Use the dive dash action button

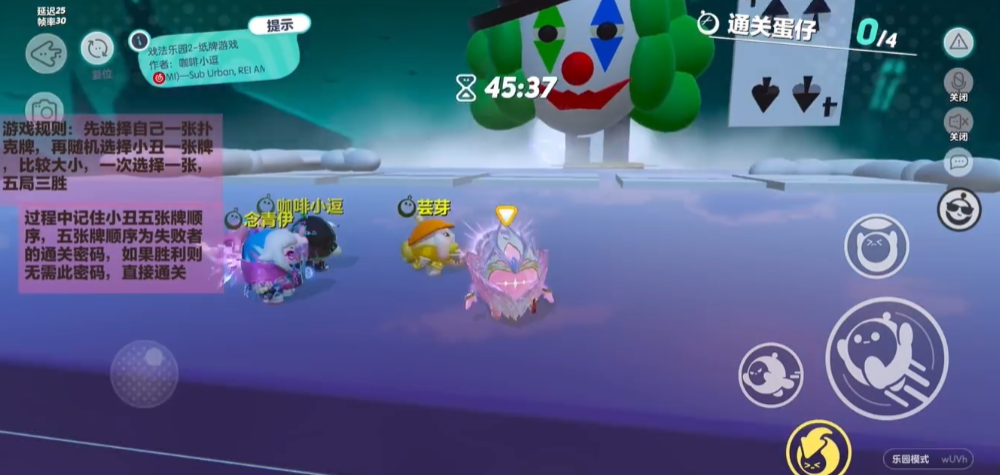(x=770, y=374)
